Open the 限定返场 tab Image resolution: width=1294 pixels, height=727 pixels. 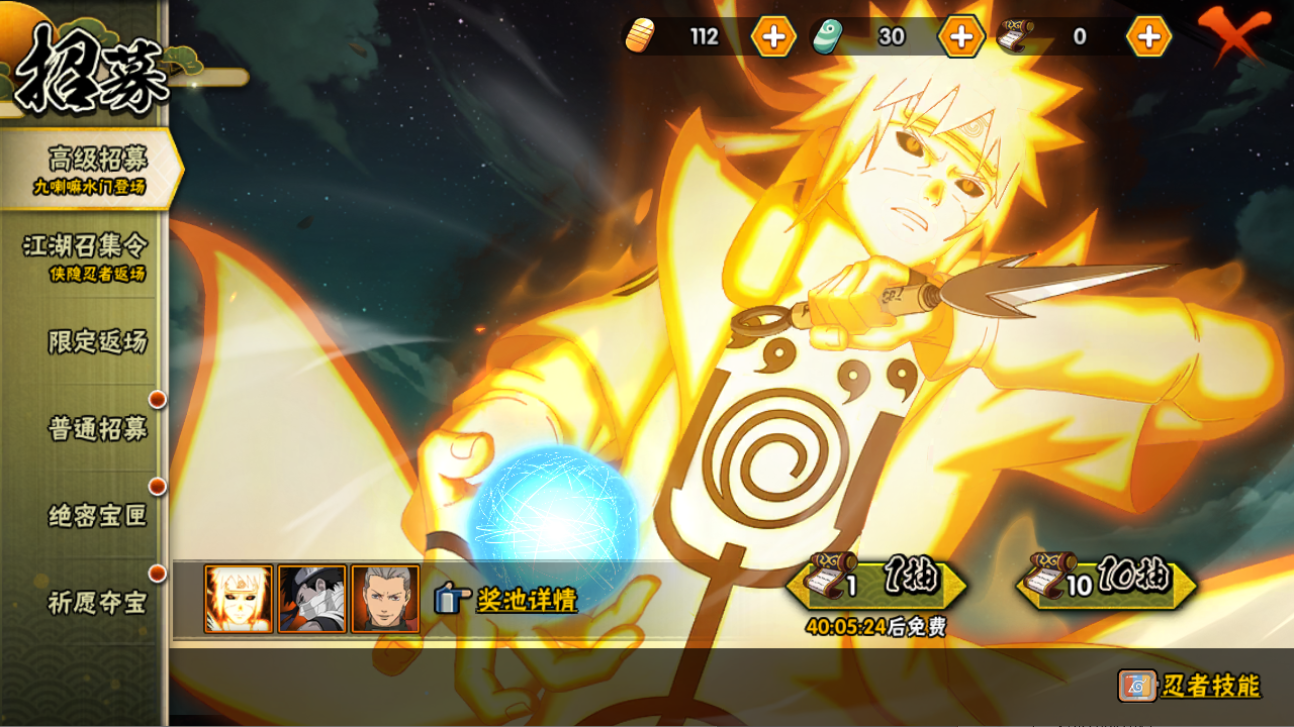96,342
